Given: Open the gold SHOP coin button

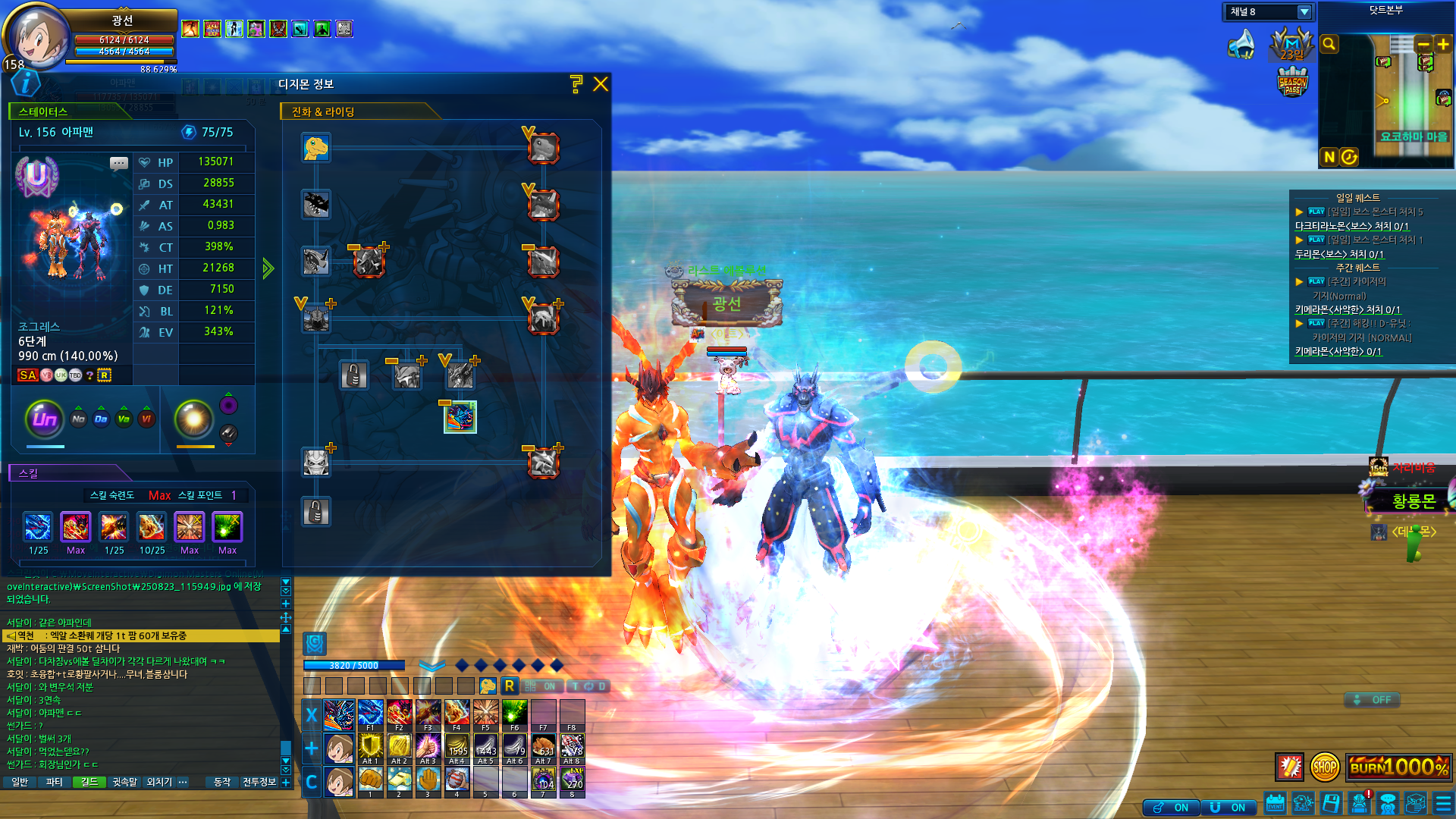Looking at the screenshot, I should [1324, 767].
